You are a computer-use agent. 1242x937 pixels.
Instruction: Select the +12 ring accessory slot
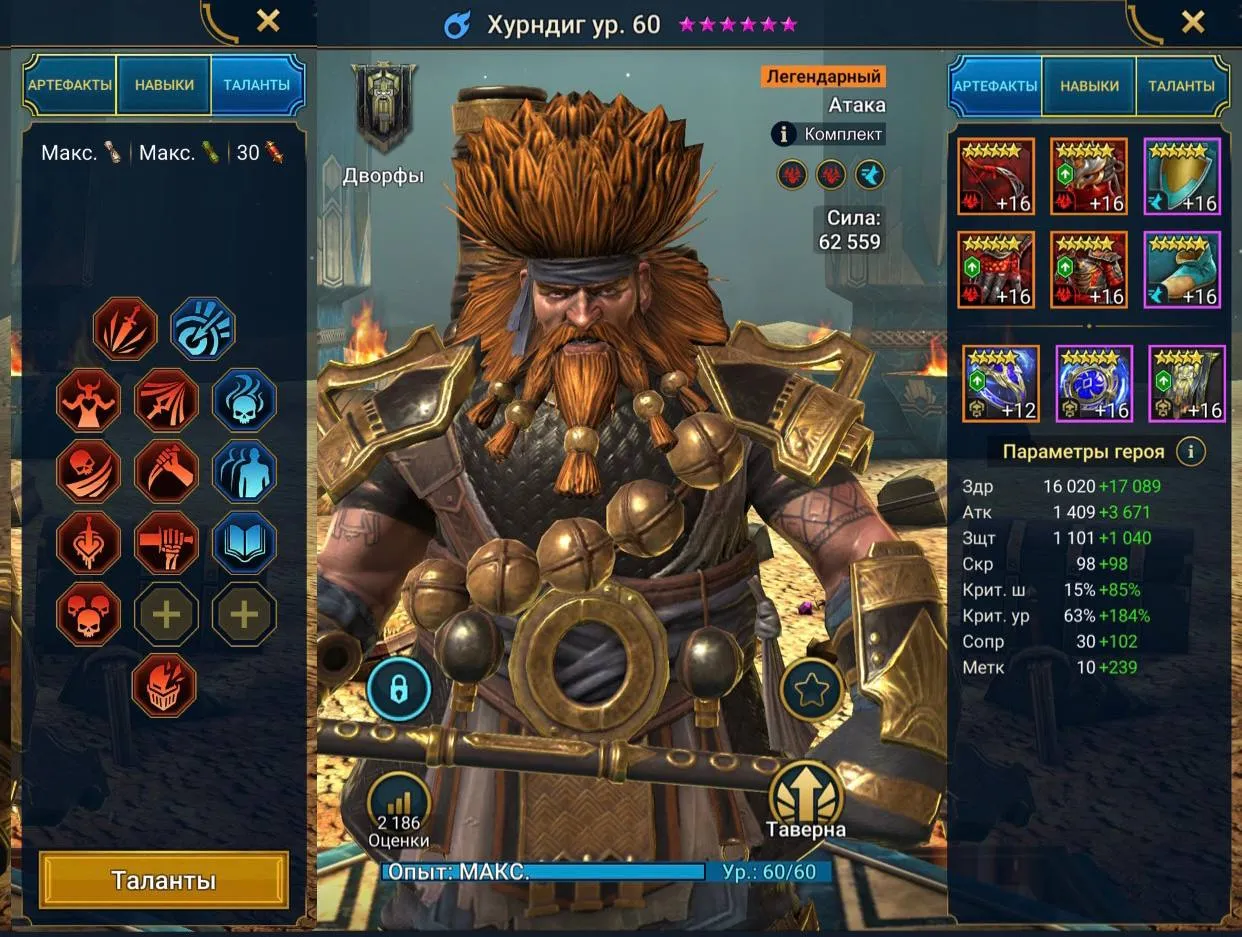[1001, 383]
